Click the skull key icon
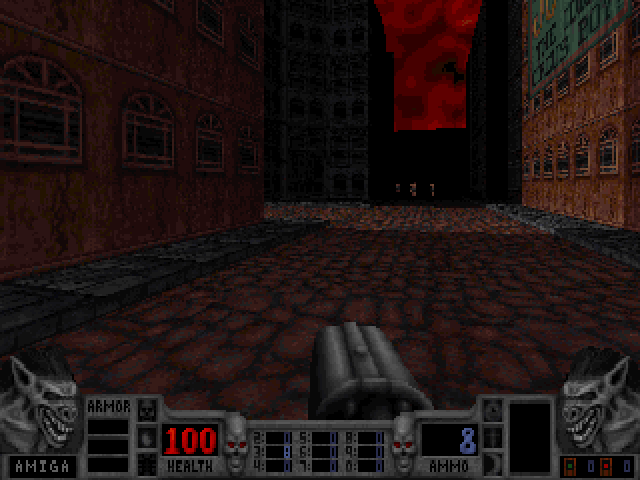Image resolution: width=640 pixels, height=480 pixels. (x=147, y=409)
